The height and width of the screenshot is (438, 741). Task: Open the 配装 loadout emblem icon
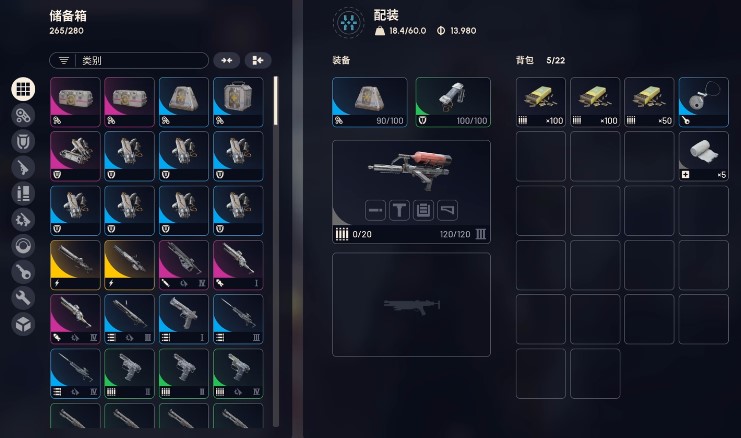(x=348, y=22)
